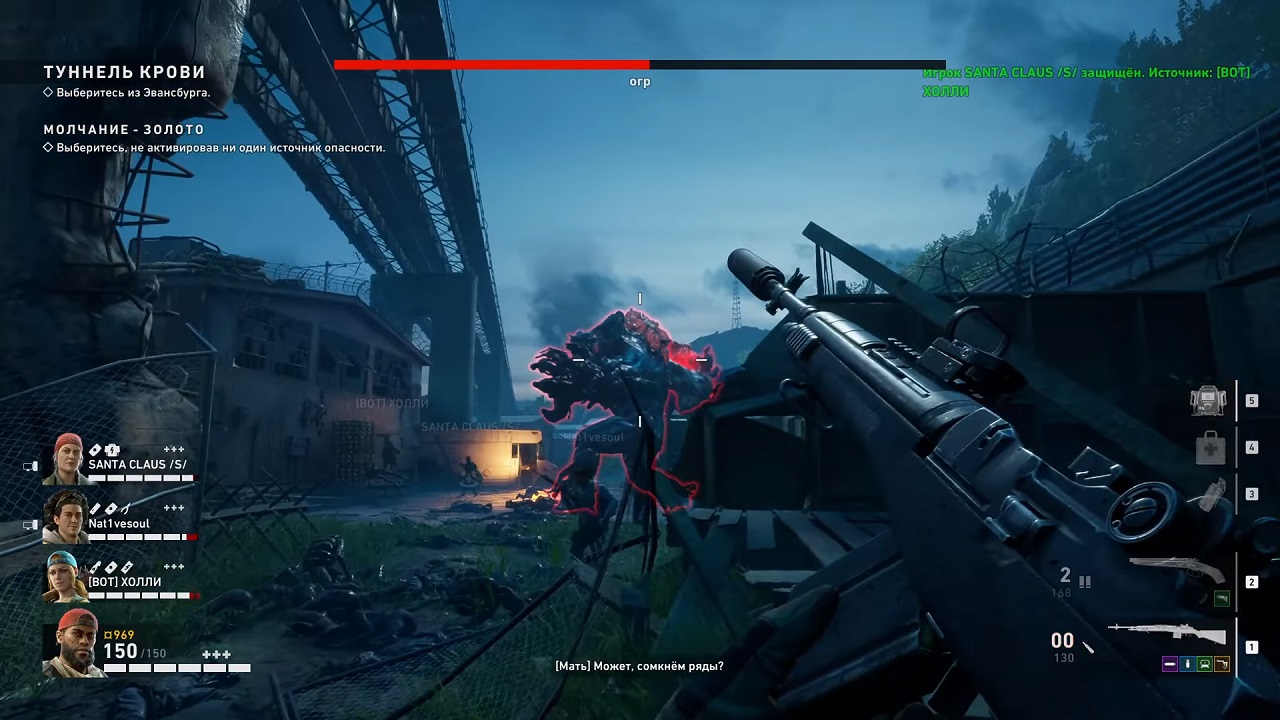This screenshot has height=720, width=1280.
Task: Select Nat1vesoul in the team list
Action: coord(66,516)
